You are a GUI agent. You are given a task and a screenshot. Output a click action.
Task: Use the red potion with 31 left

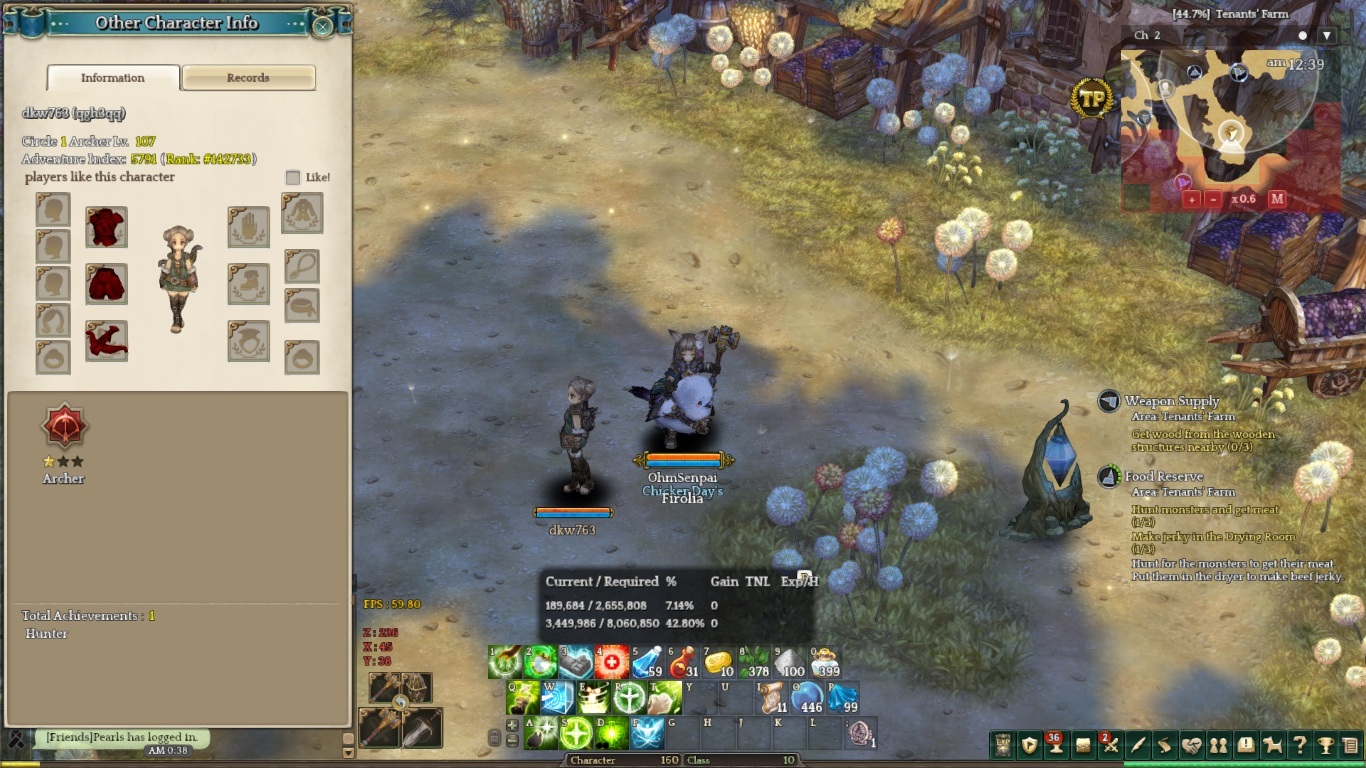(x=682, y=662)
